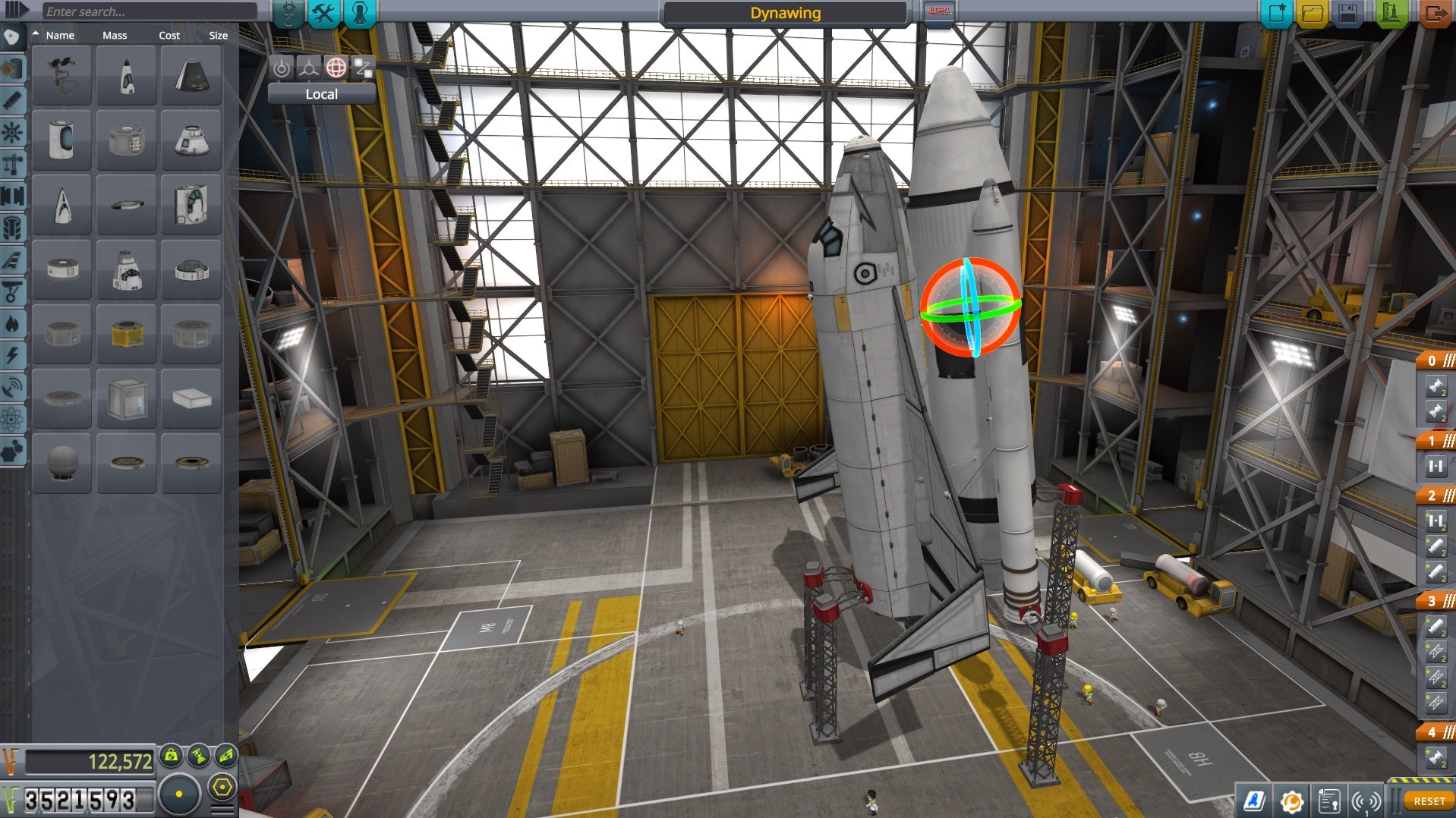Open a previously saved craft
1456x818 pixels.
click(x=1312, y=12)
